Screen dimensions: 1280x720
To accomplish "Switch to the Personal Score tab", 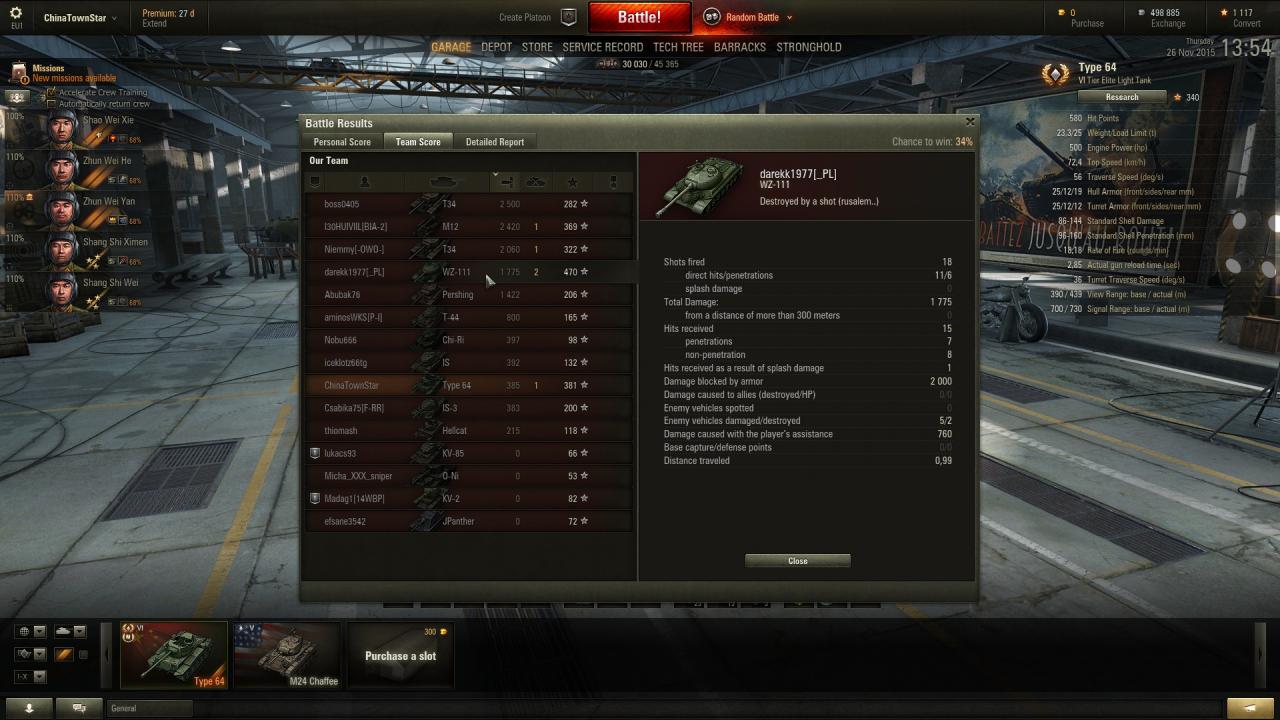I will click(x=342, y=142).
